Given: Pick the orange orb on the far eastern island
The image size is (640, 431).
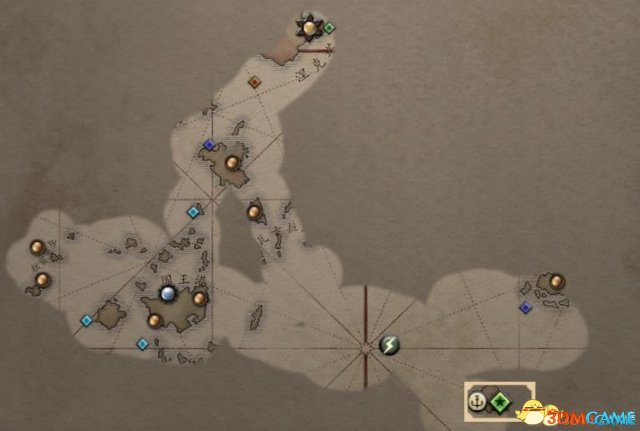Looking at the screenshot, I should tap(556, 282).
